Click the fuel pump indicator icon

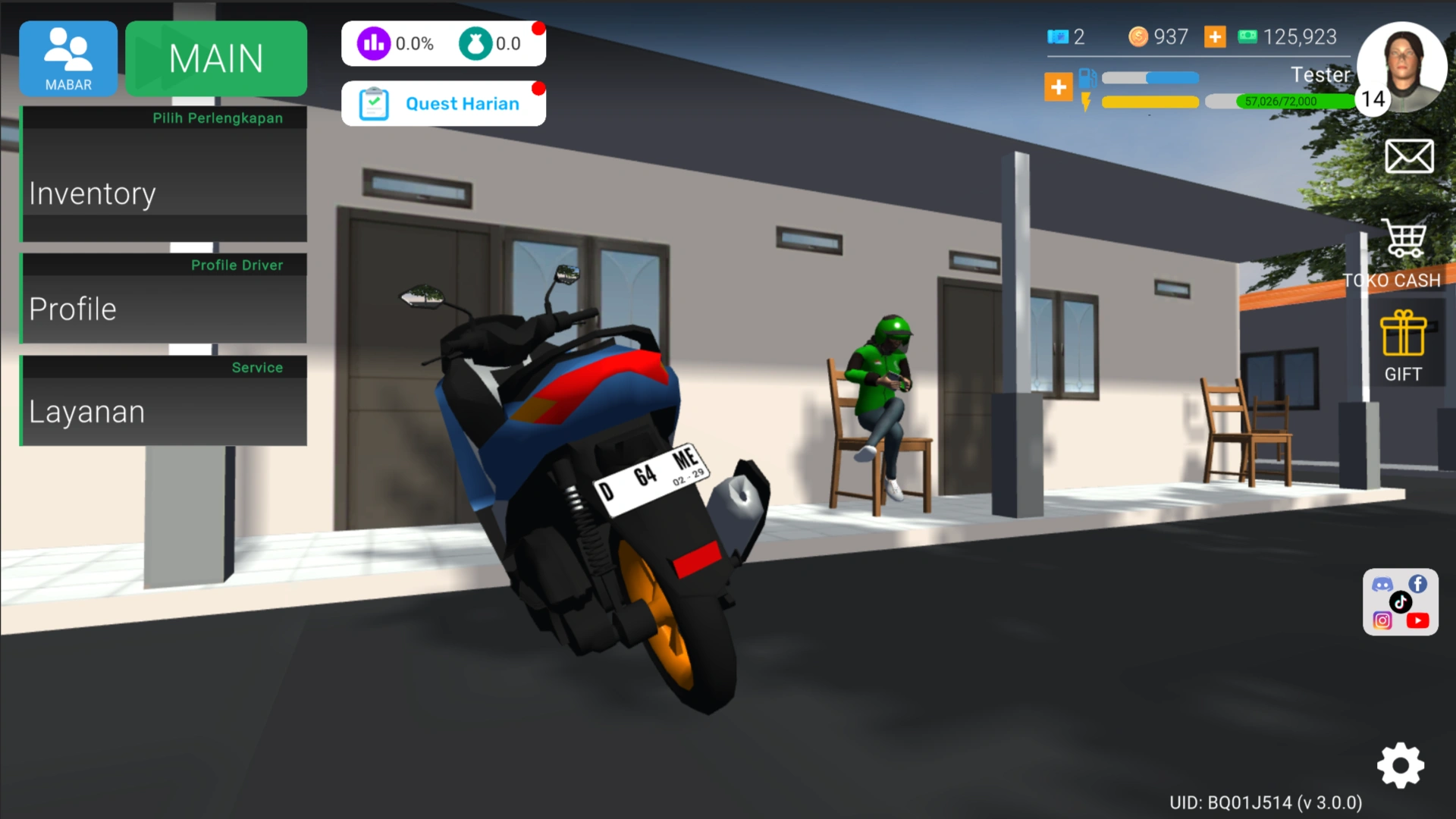tap(1087, 76)
